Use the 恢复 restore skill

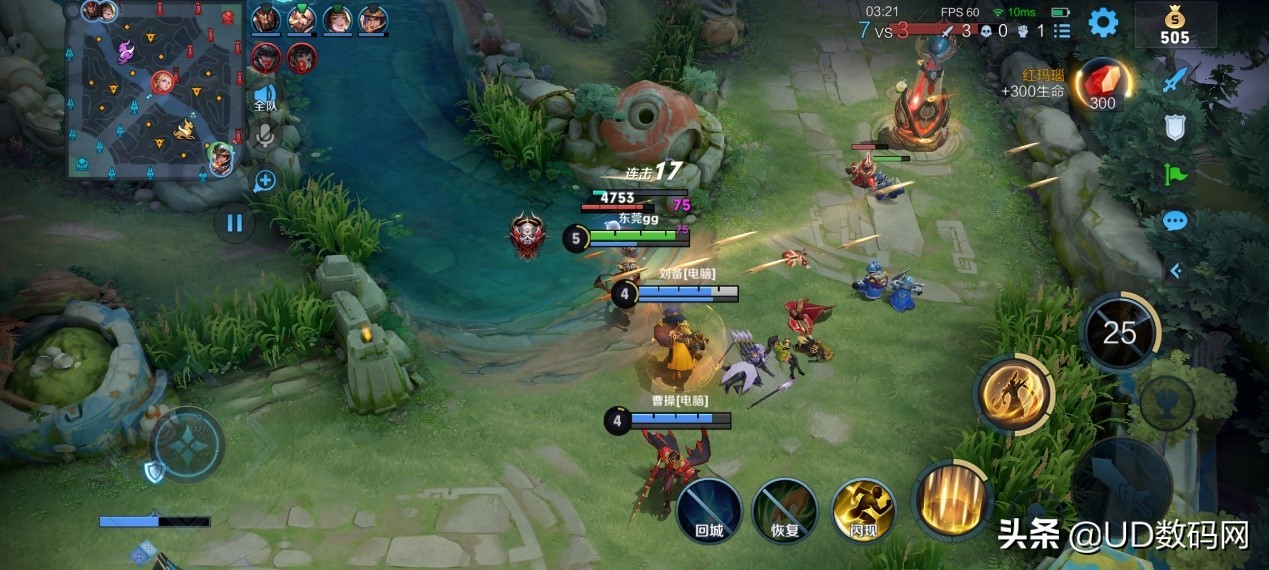[785, 511]
